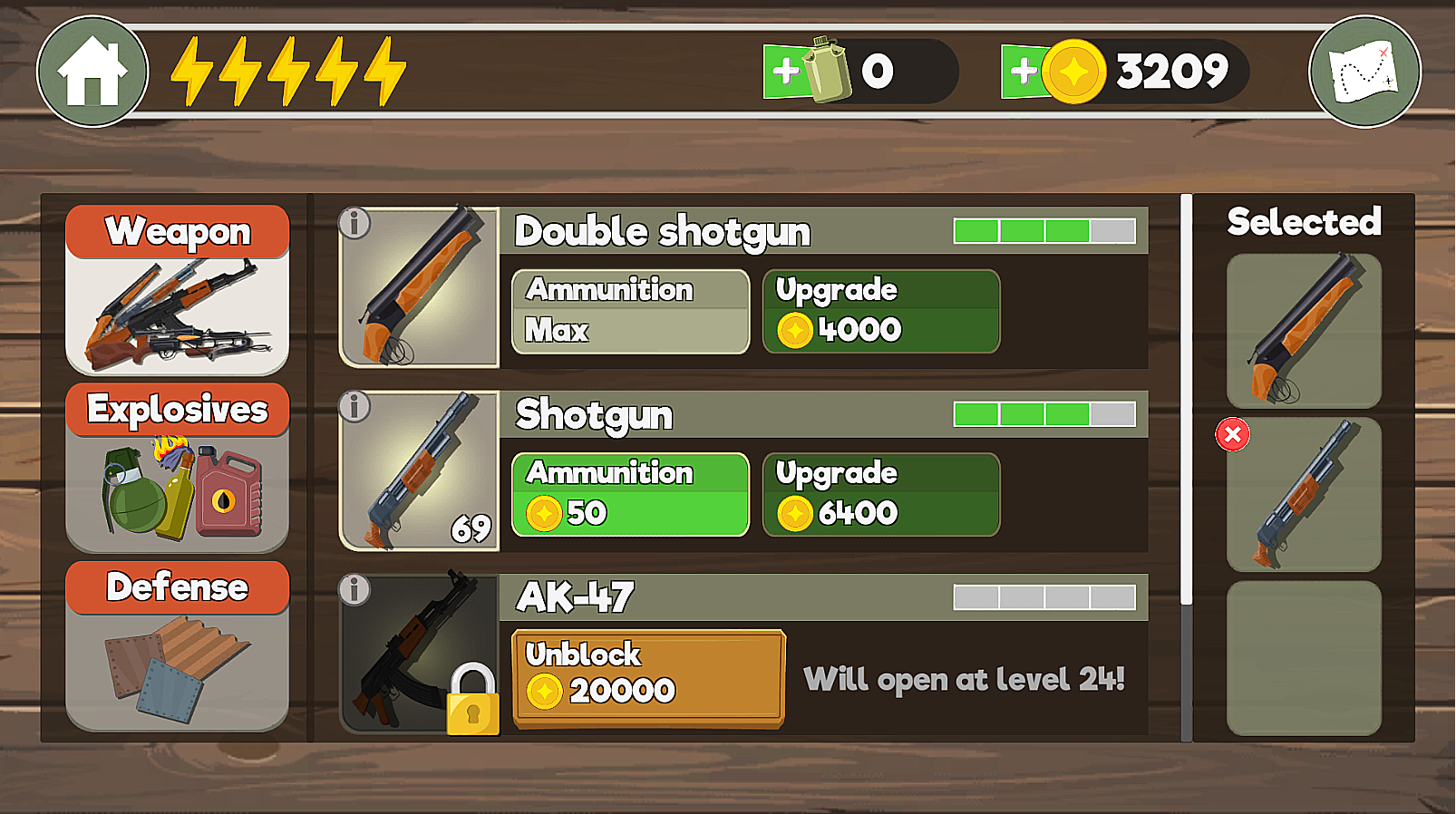Click the coin icon showing 3209
The image size is (1456, 814).
pos(1074,71)
